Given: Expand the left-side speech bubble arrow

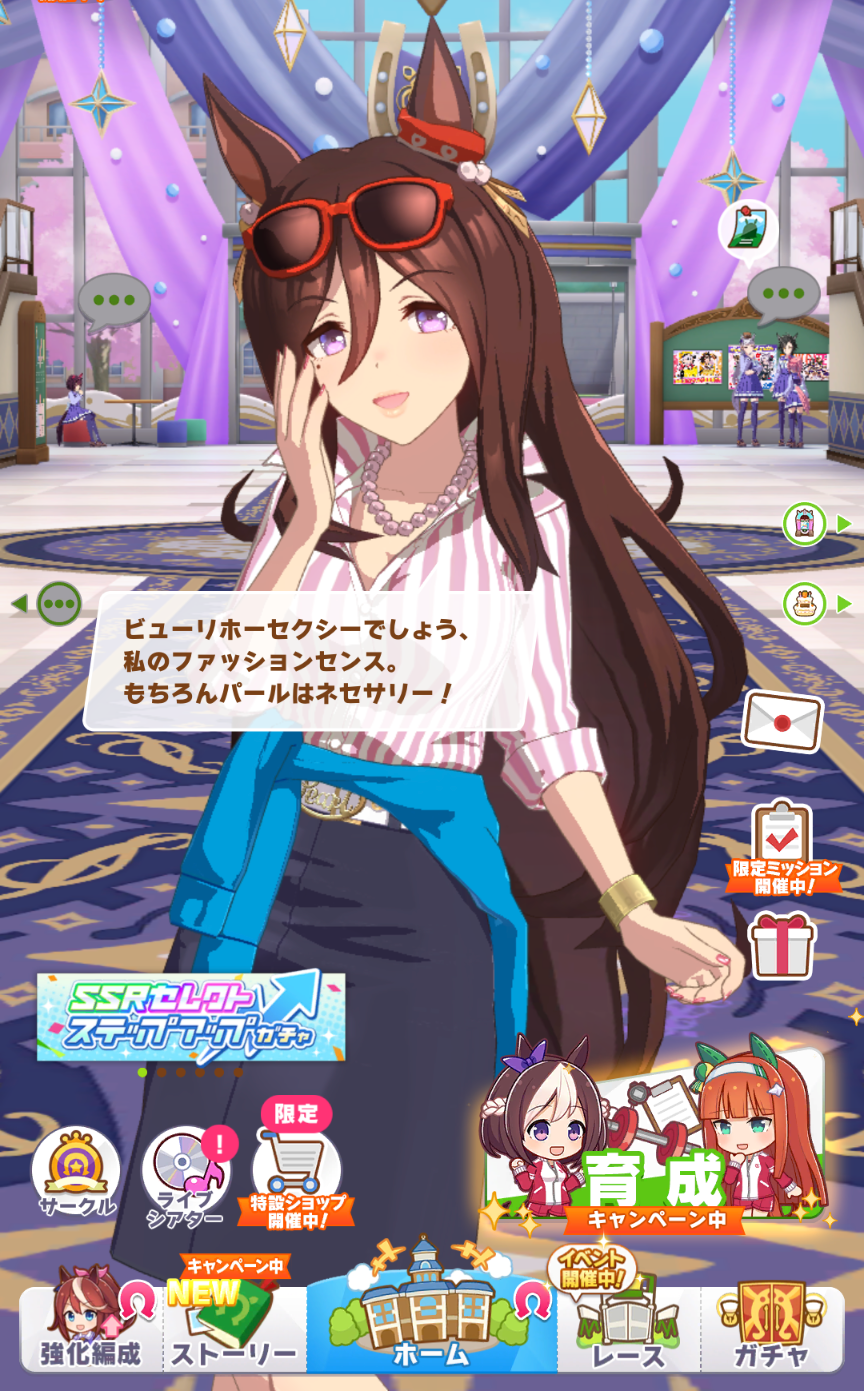Looking at the screenshot, I should tap(48, 604).
